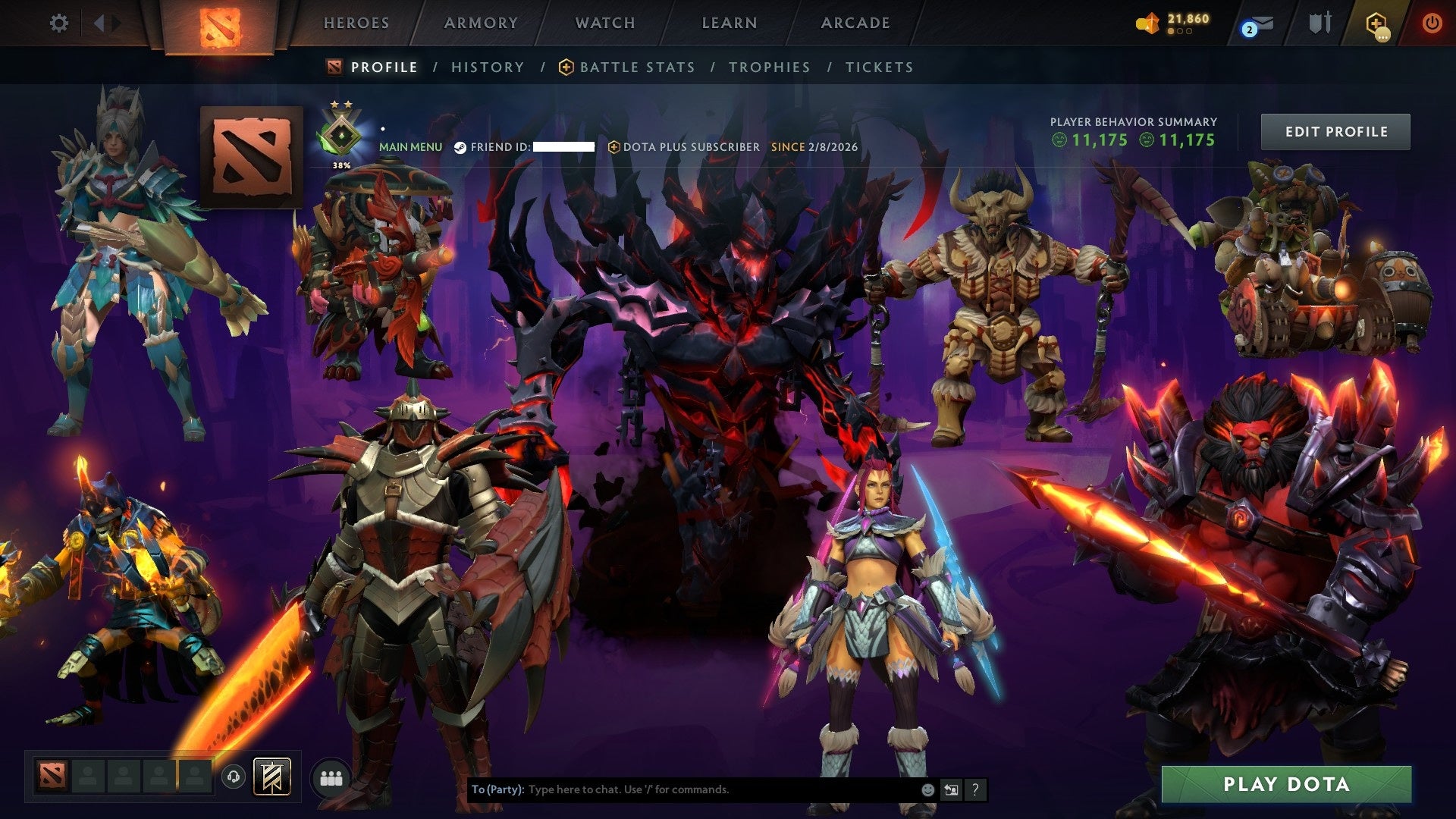Screen dimensions: 1456x819
Task: Click the question mark chat help icon
Action: click(974, 789)
